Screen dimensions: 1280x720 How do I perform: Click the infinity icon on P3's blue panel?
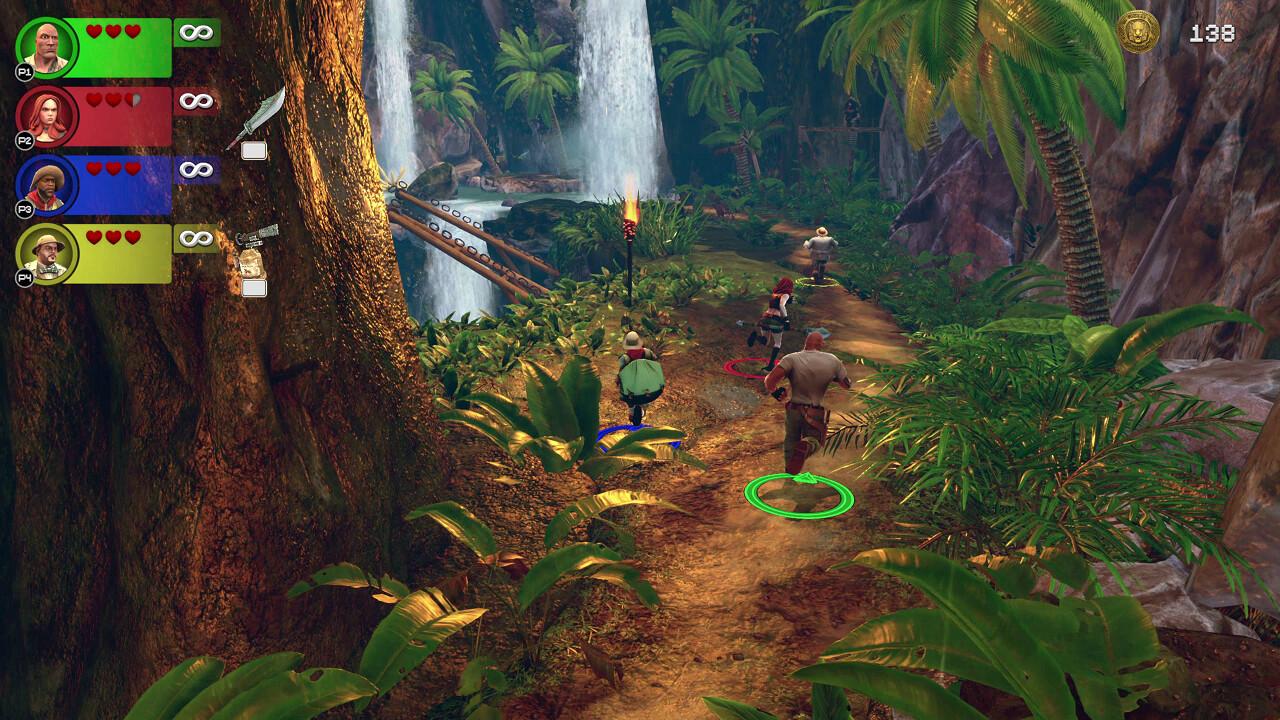coord(194,169)
